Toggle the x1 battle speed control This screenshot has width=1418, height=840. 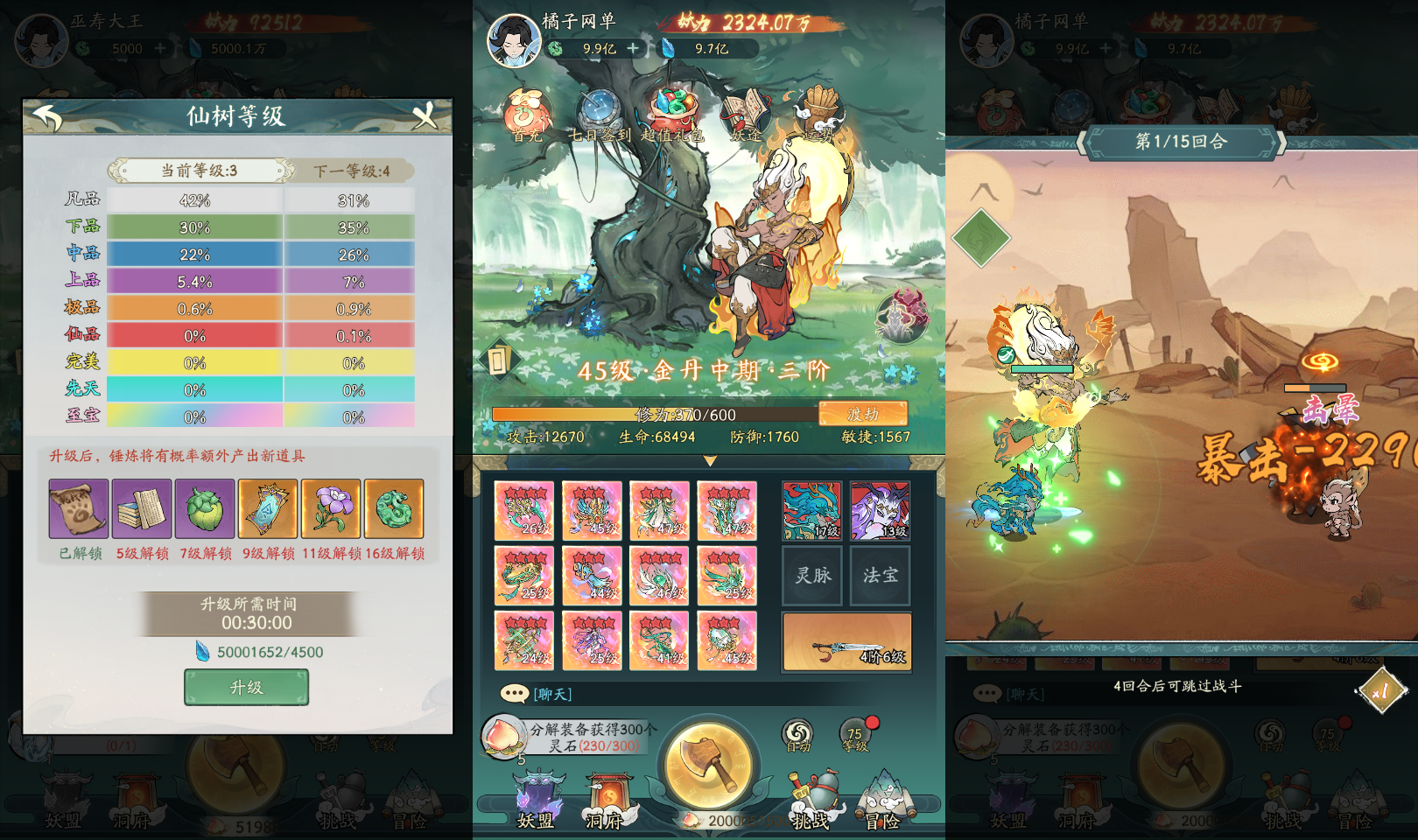[1383, 690]
